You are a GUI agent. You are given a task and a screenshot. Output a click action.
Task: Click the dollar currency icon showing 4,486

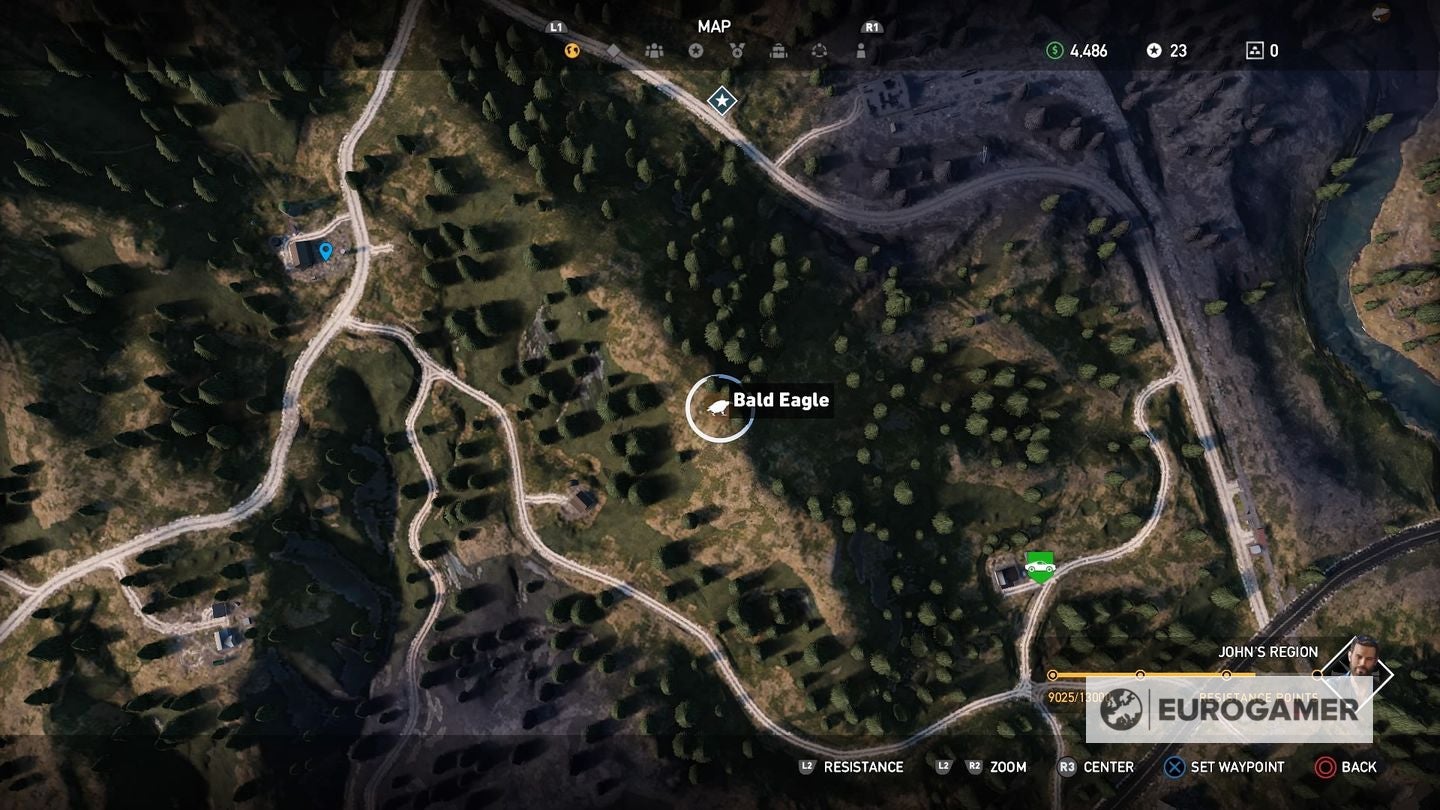tap(1054, 50)
